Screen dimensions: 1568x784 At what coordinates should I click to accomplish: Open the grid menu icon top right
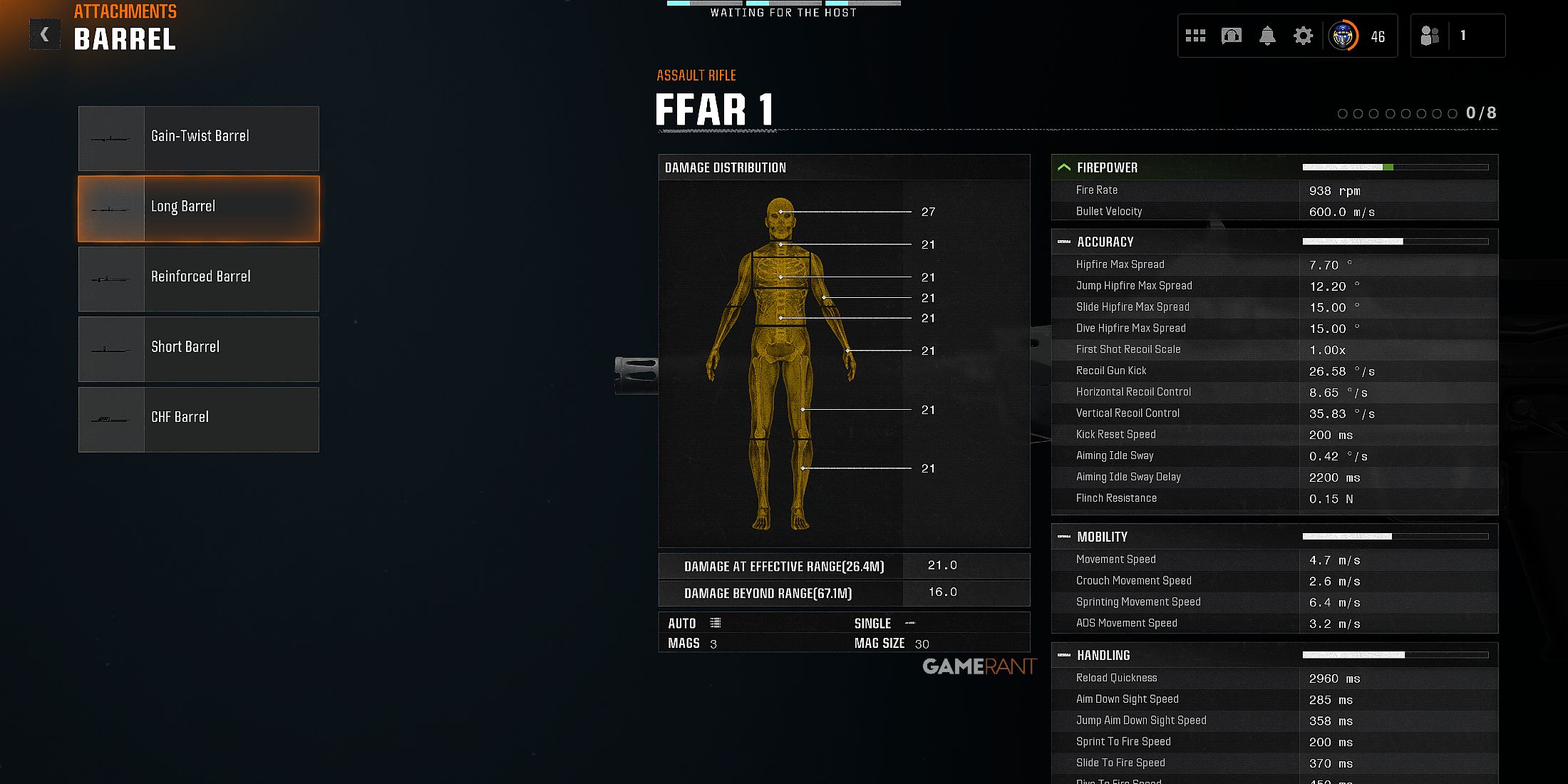click(1195, 35)
